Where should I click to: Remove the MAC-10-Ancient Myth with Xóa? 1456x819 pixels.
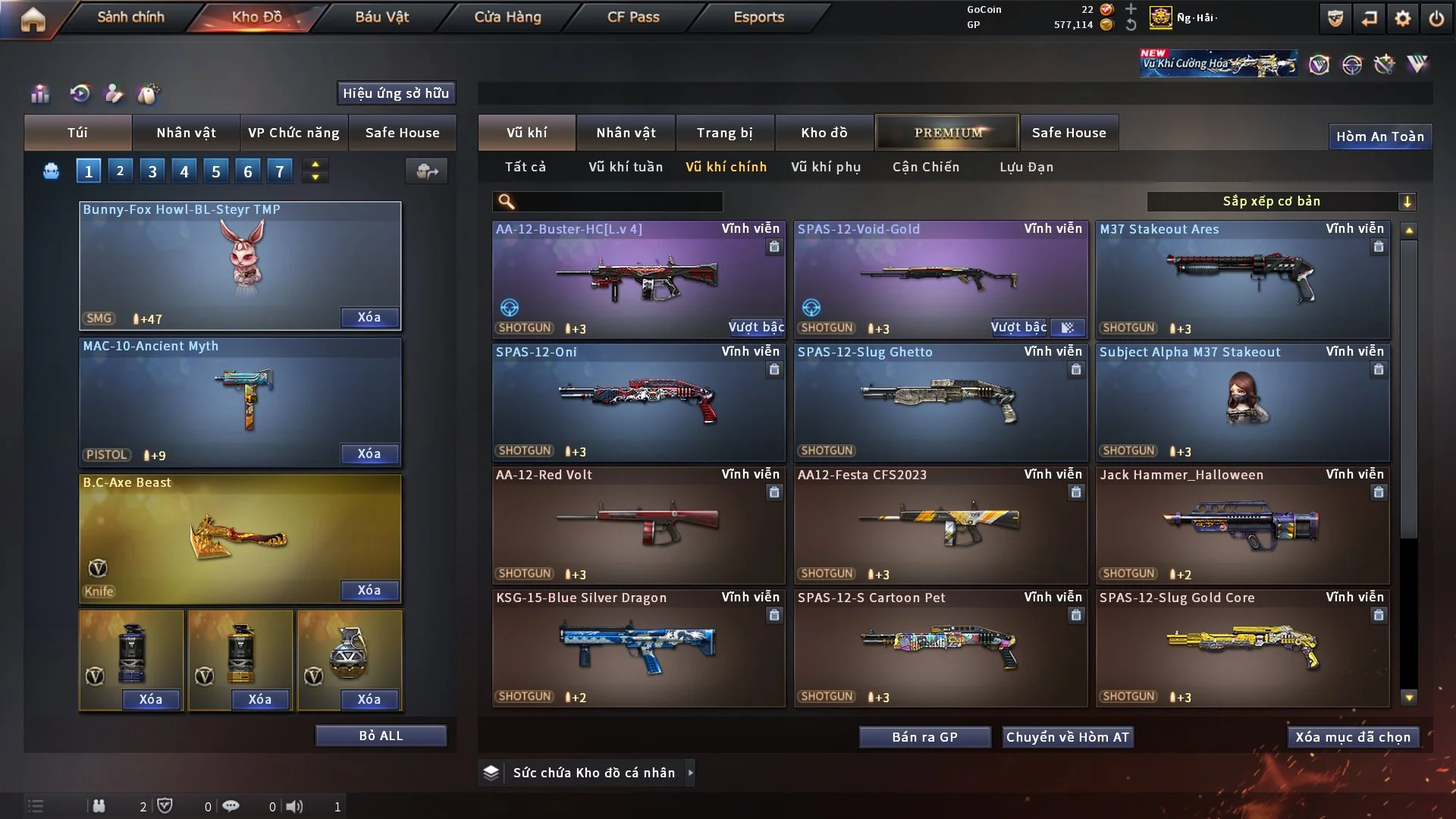point(369,453)
